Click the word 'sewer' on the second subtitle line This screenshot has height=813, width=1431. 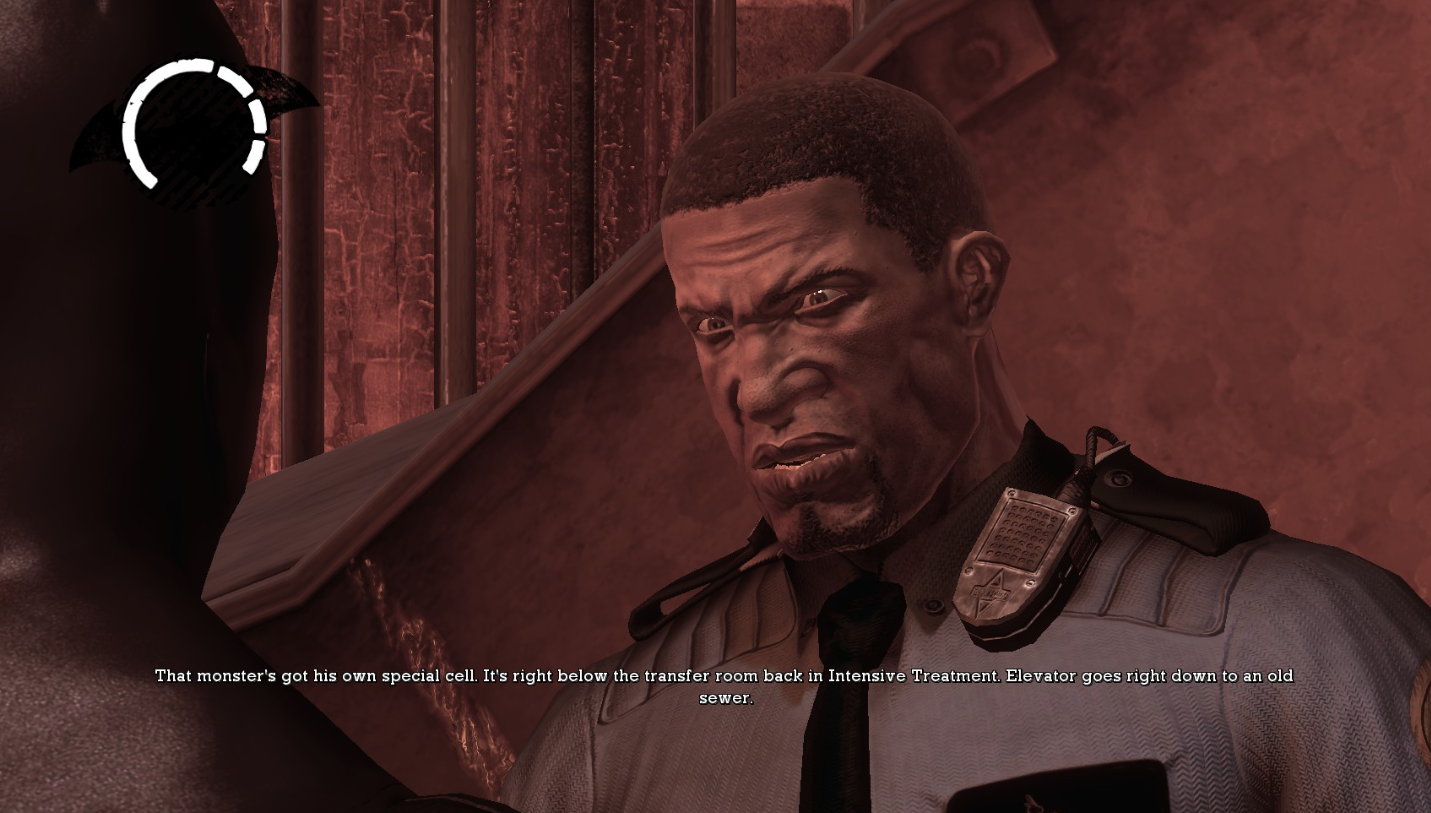(x=722, y=699)
